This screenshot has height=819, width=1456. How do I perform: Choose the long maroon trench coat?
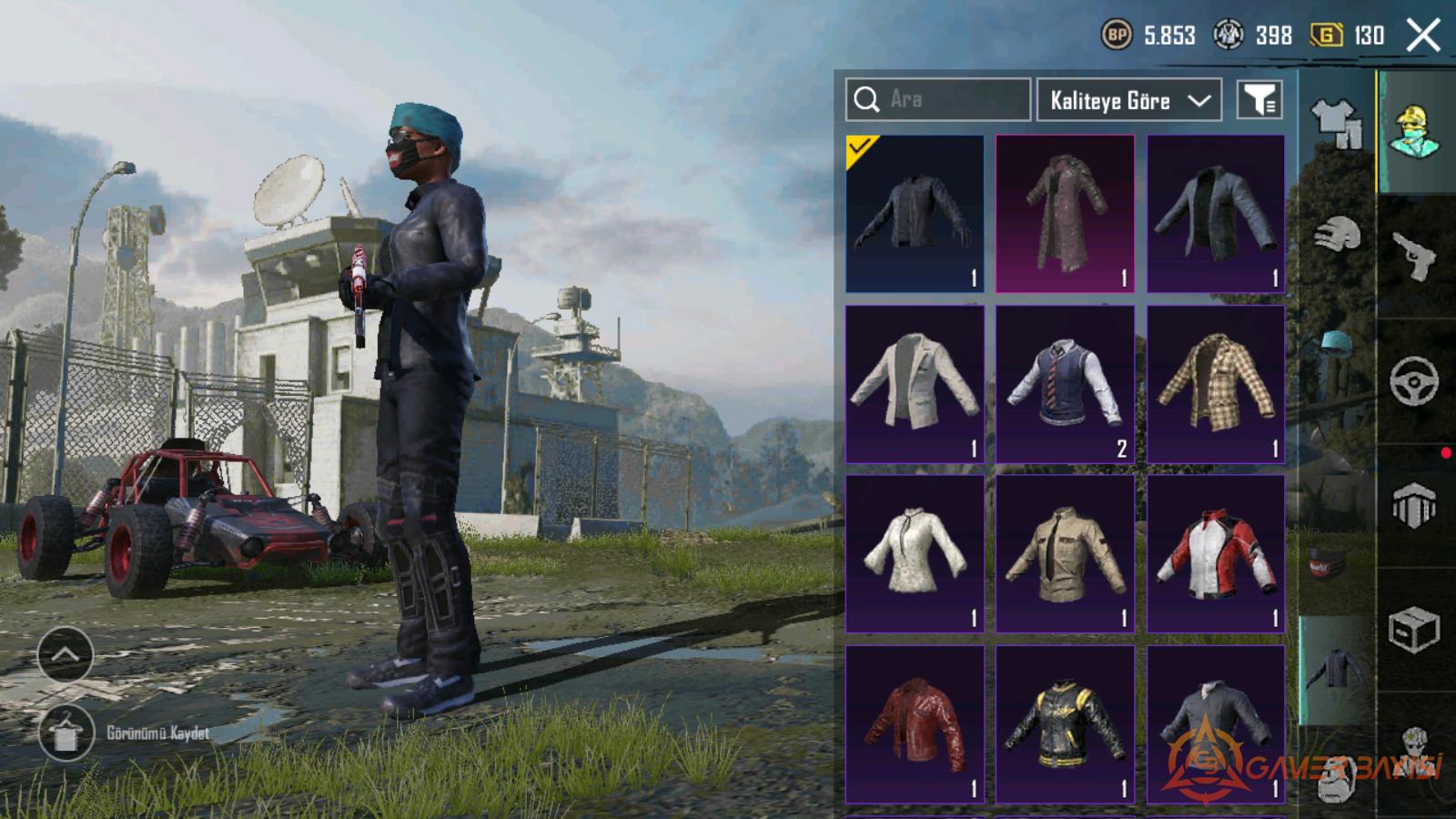coord(1065,214)
